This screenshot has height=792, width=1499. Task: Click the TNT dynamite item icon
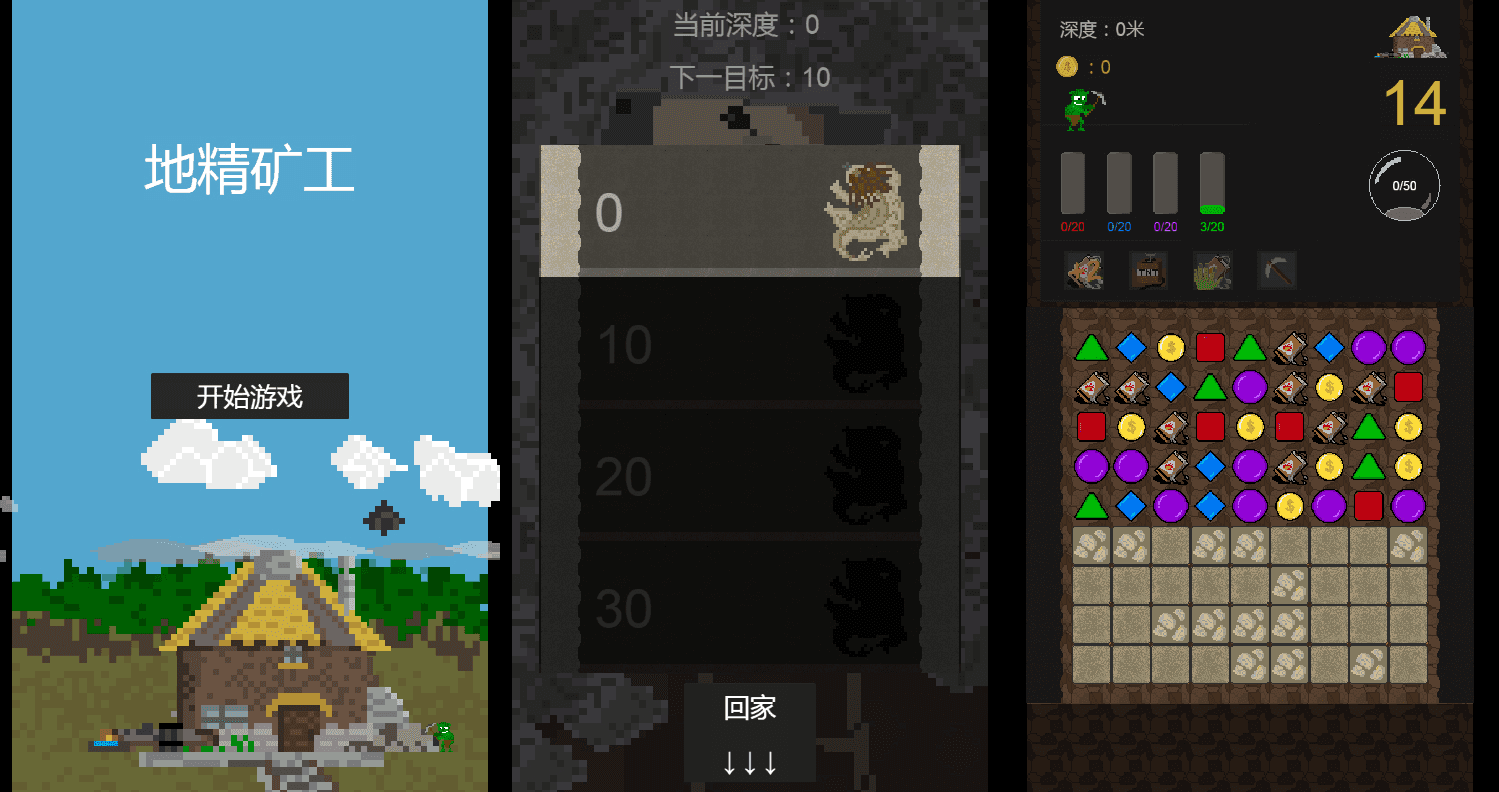(1148, 270)
